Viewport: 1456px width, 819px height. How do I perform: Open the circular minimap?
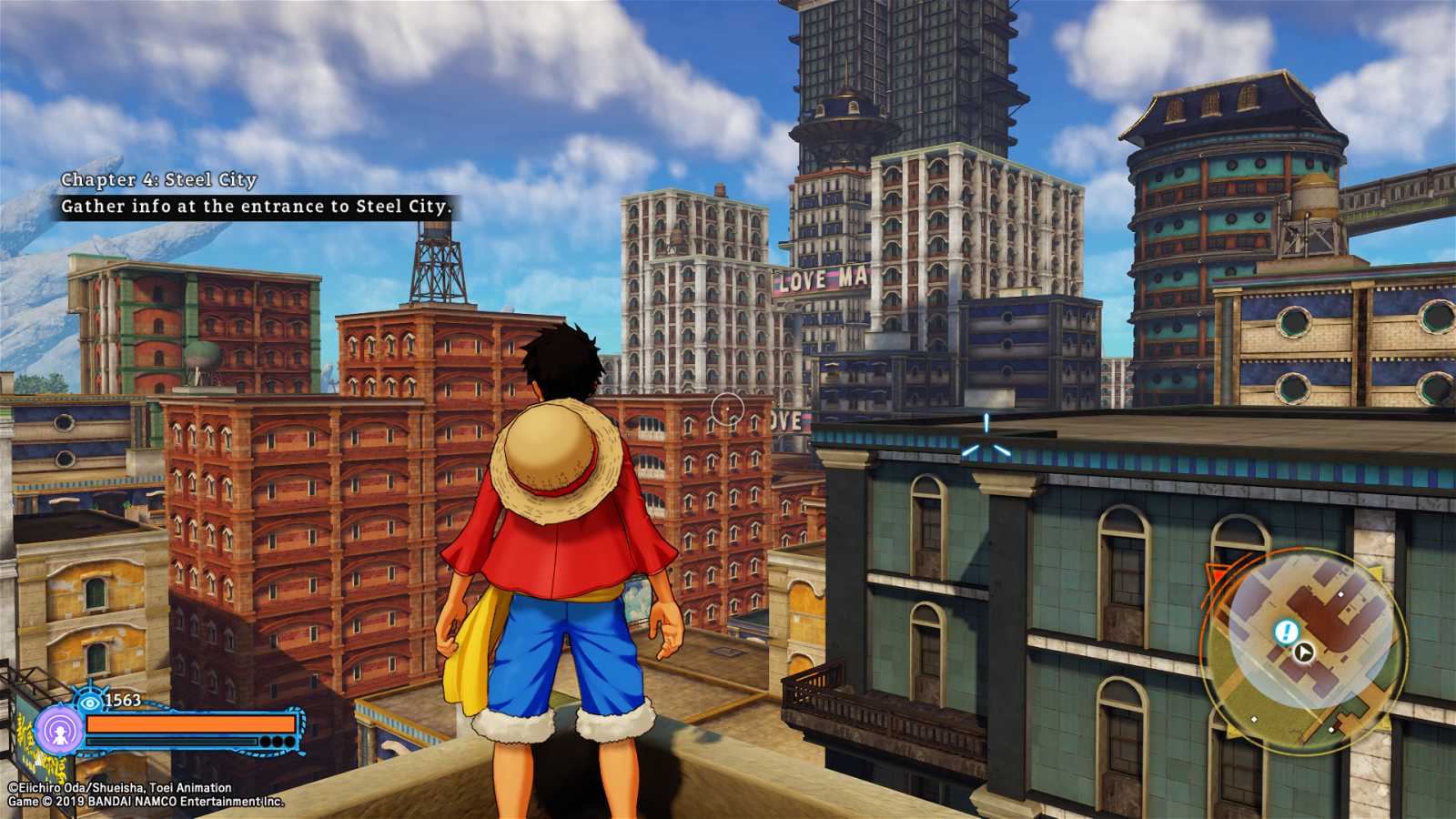pos(1308,648)
